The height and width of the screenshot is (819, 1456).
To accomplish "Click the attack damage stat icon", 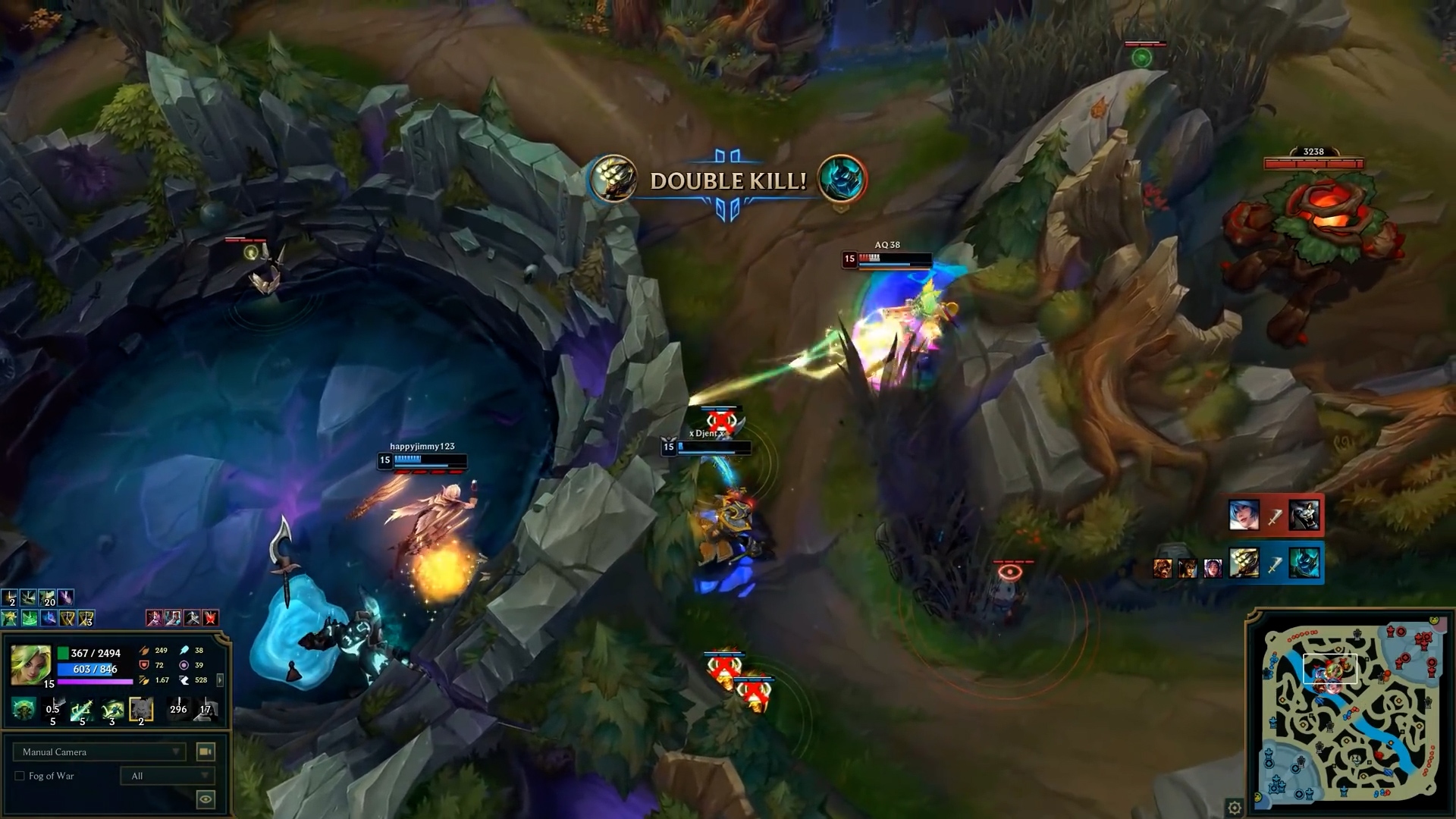I will [145, 651].
